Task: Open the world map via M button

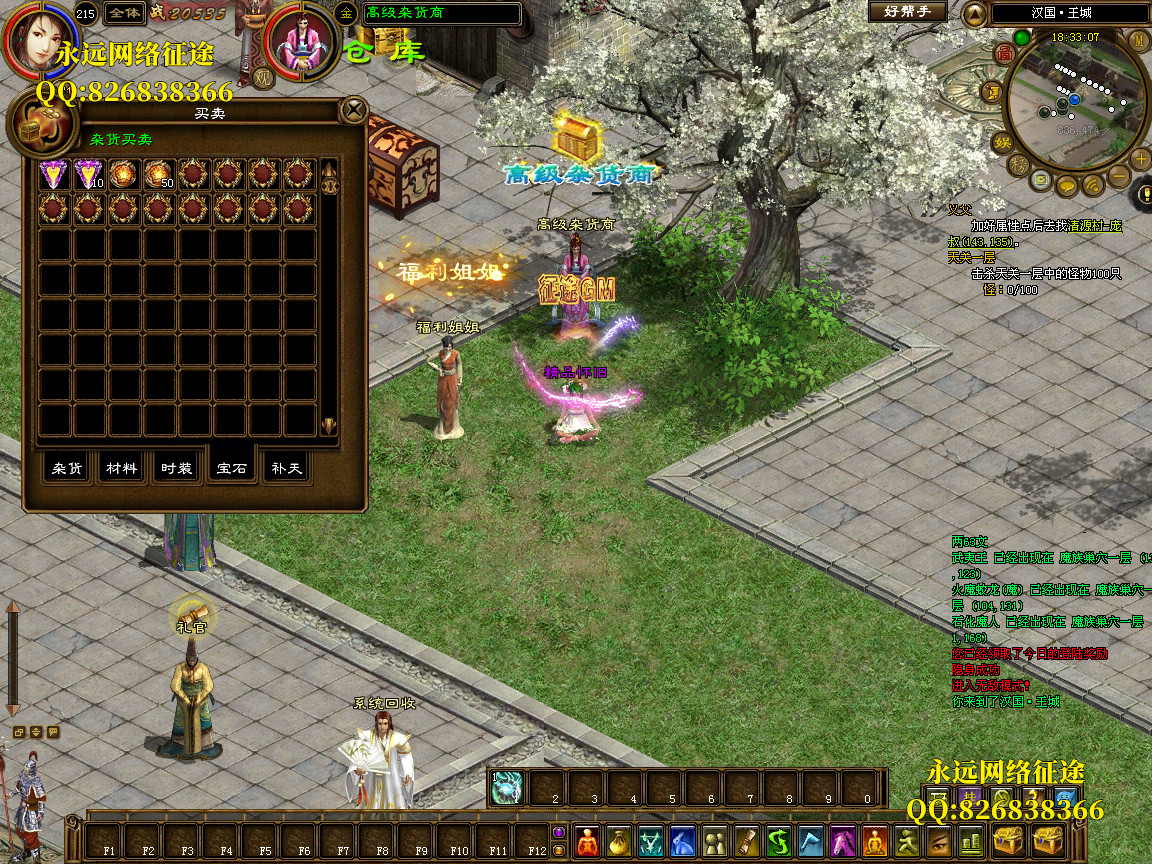Action: pos(1138,40)
